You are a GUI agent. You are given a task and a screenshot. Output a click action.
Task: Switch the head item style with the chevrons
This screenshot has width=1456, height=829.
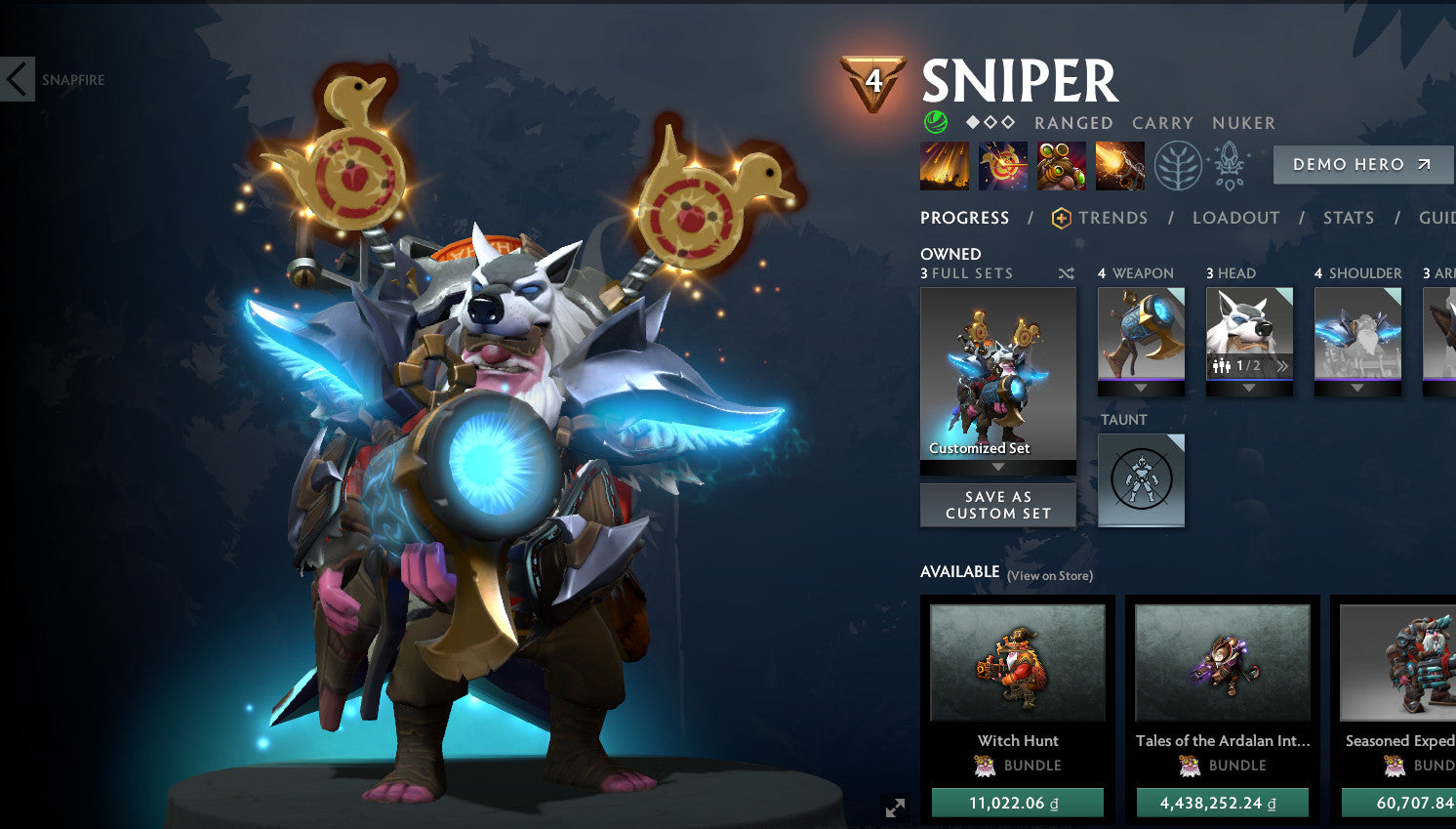click(1283, 365)
